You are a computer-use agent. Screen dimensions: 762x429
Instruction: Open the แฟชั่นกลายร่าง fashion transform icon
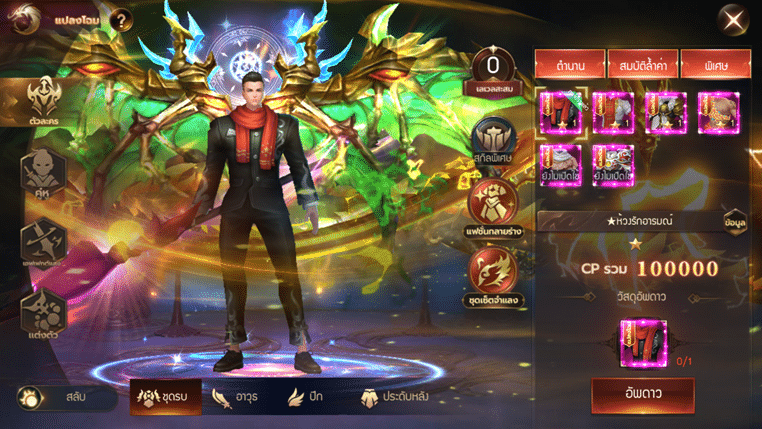click(x=495, y=206)
